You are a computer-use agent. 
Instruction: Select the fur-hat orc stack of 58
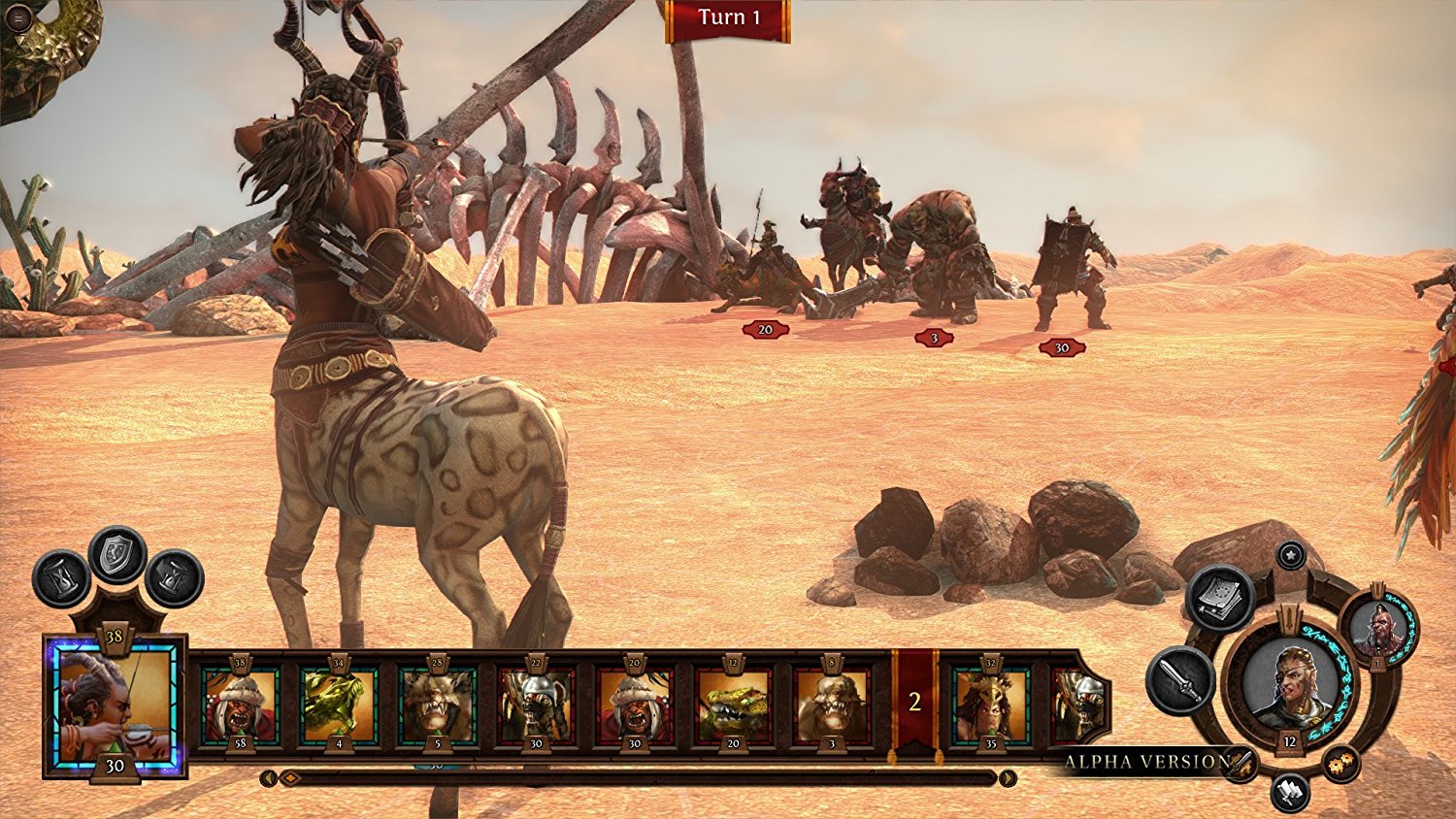[x=240, y=704]
